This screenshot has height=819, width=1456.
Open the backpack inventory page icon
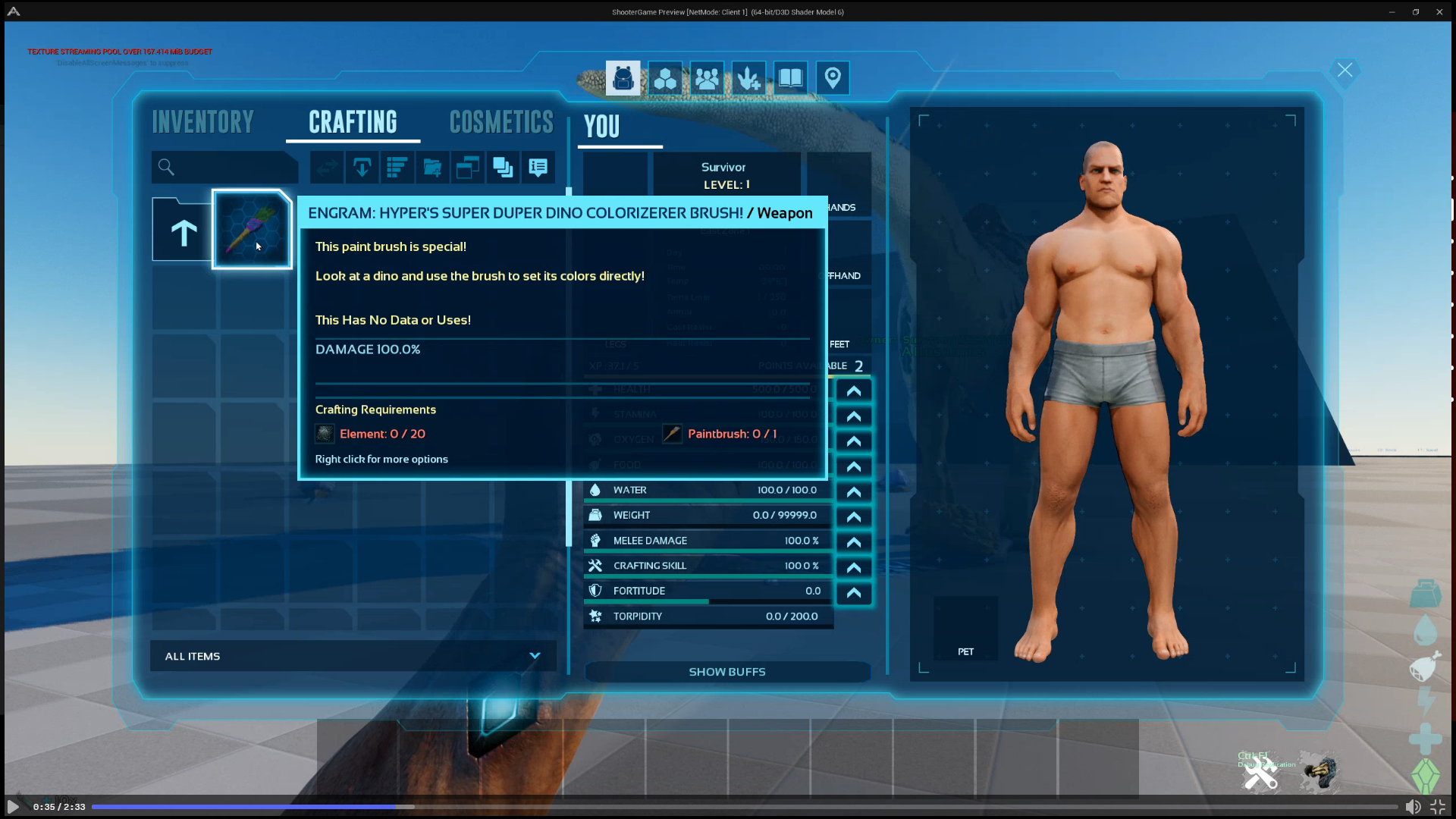pyautogui.click(x=623, y=78)
